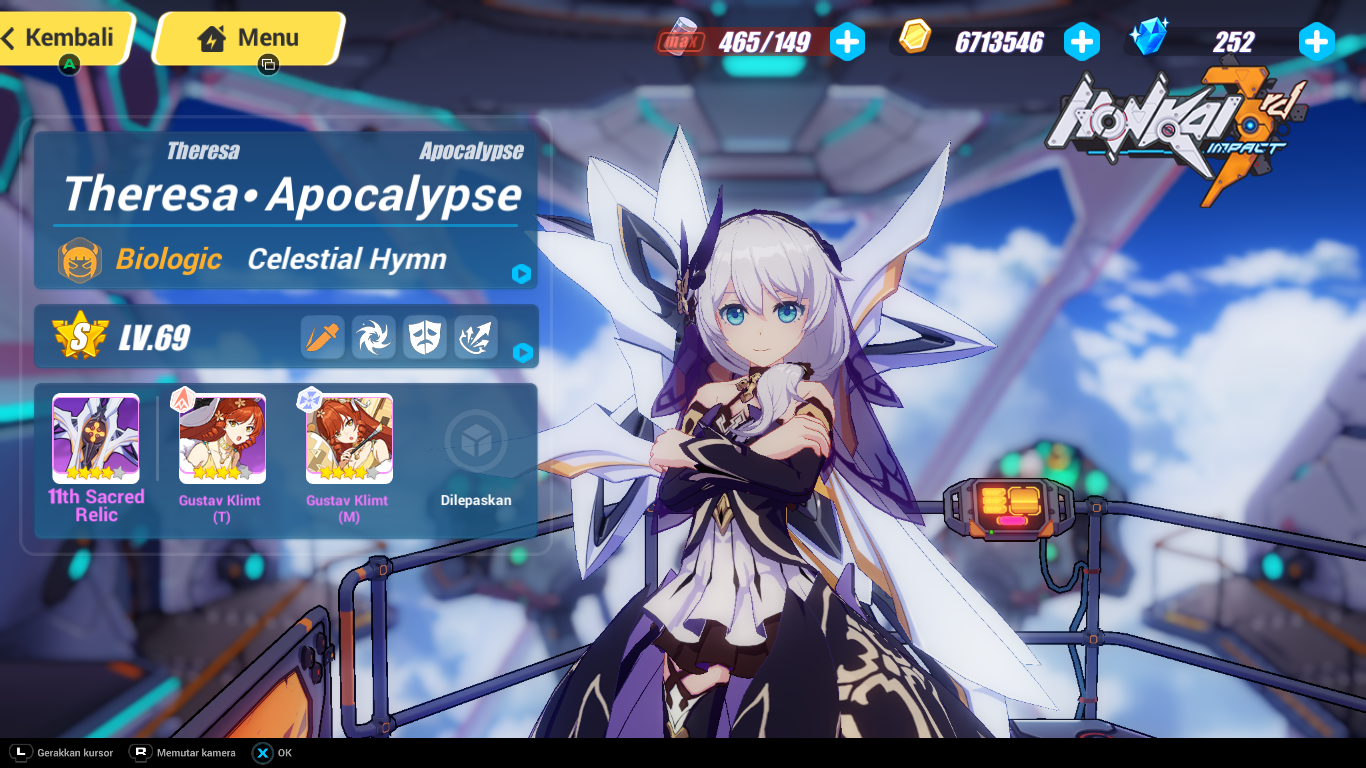The width and height of the screenshot is (1366, 768).
Task: View the sword skill icon
Action: [323, 338]
